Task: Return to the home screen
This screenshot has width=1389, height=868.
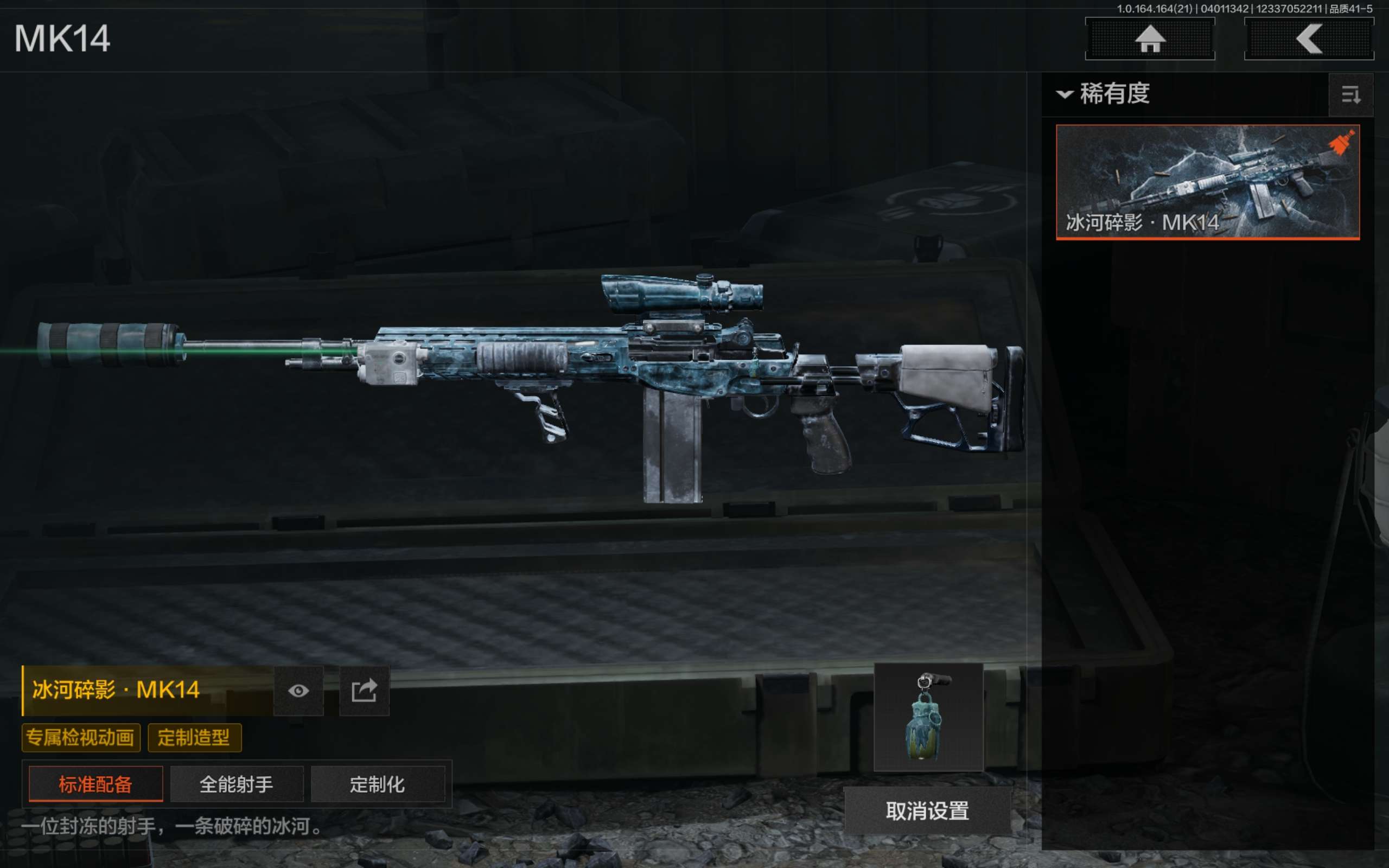Action: pos(1150,39)
